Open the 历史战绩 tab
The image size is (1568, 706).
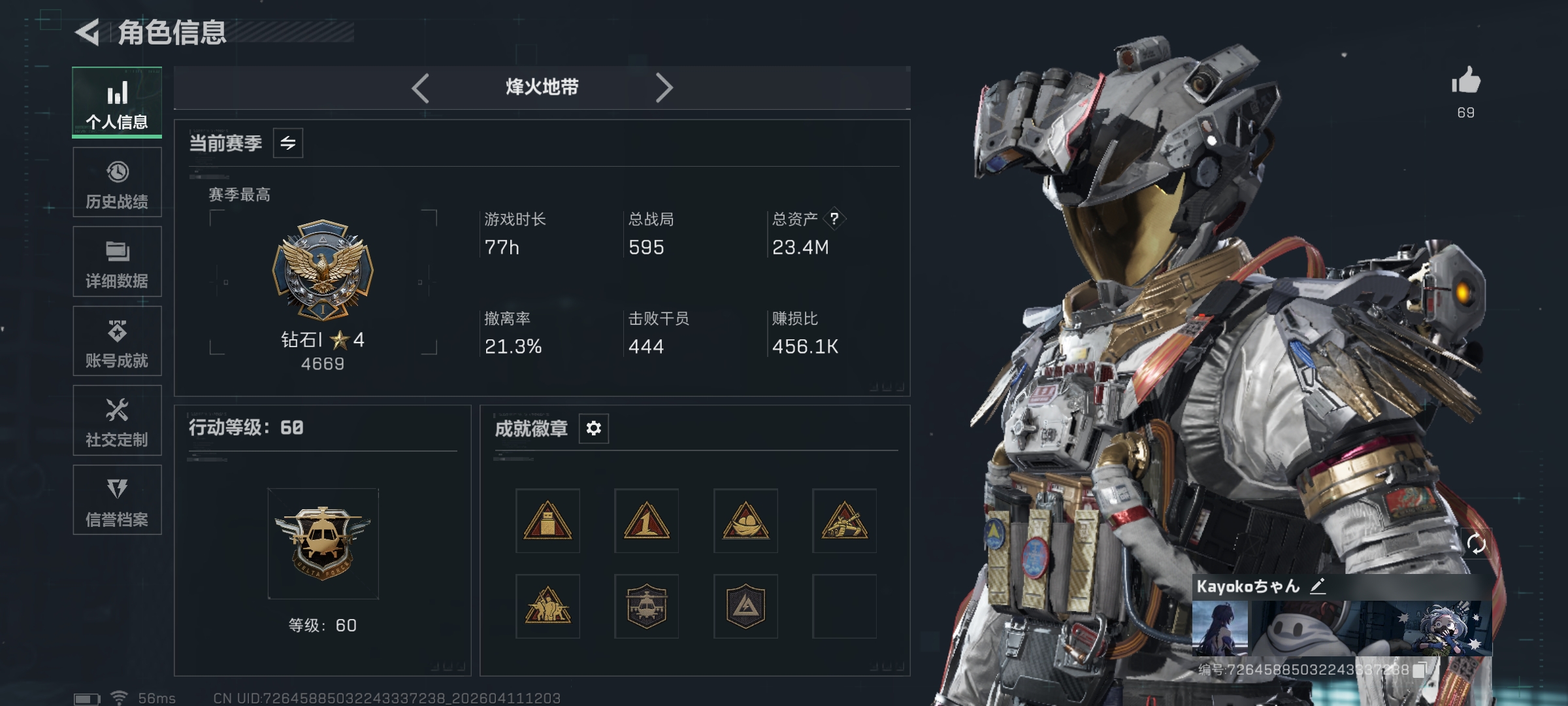tap(117, 182)
